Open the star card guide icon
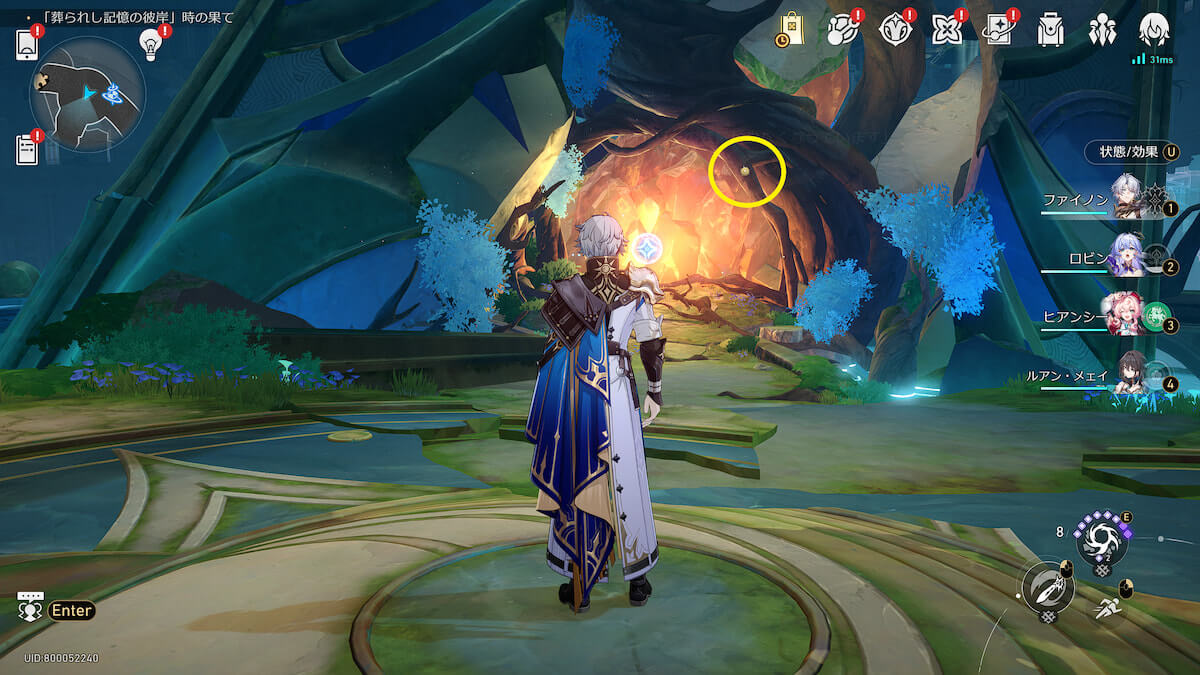The image size is (1200, 675). coord(998,30)
